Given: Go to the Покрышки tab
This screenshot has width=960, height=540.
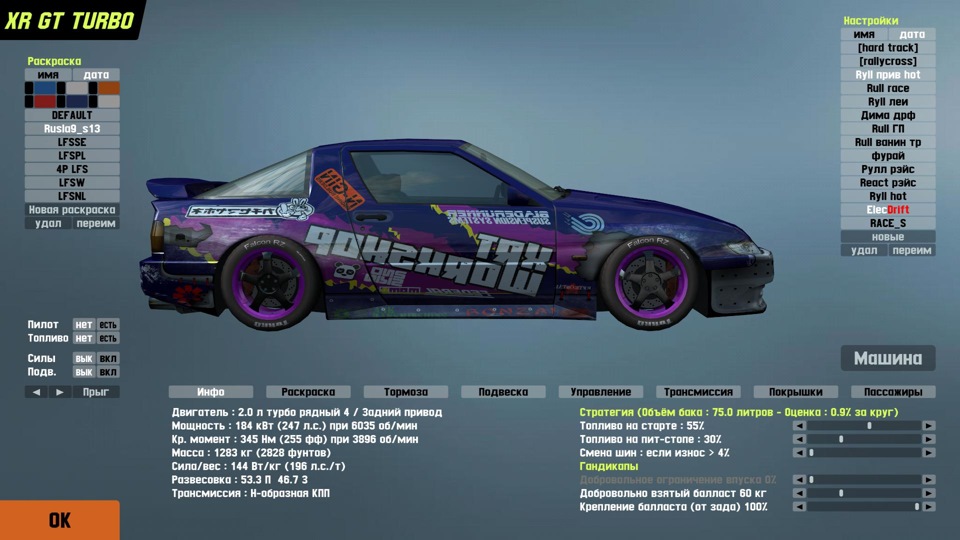Looking at the screenshot, I should [x=795, y=392].
